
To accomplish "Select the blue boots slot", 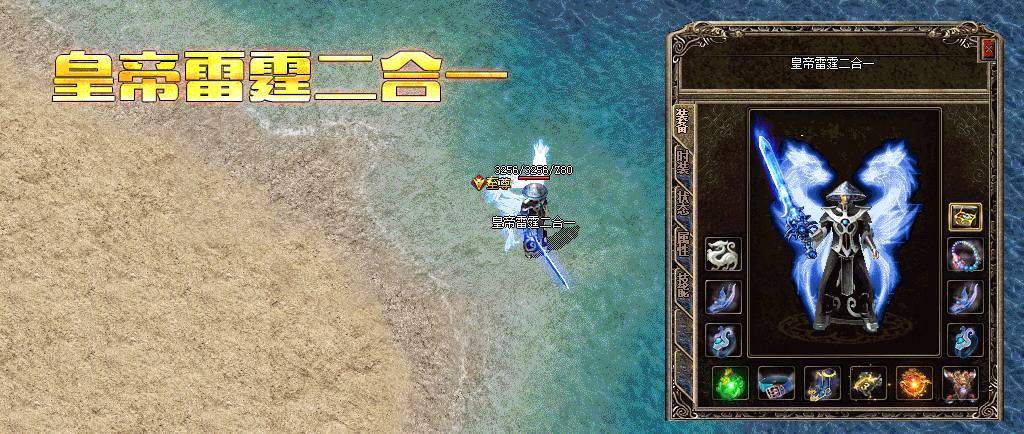I will 821,383.
